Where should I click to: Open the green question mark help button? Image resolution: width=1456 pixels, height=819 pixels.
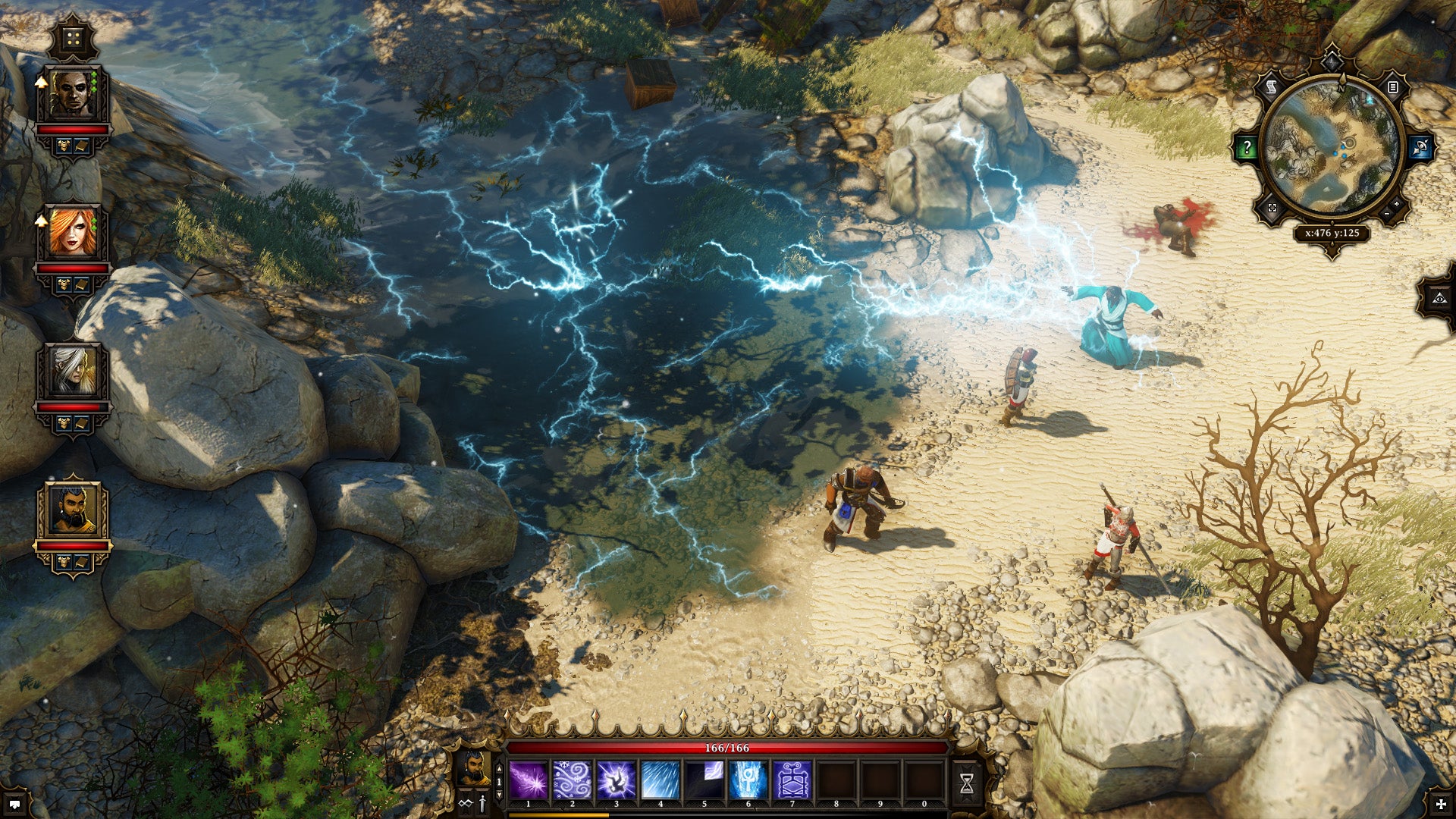(x=1246, y=148)
